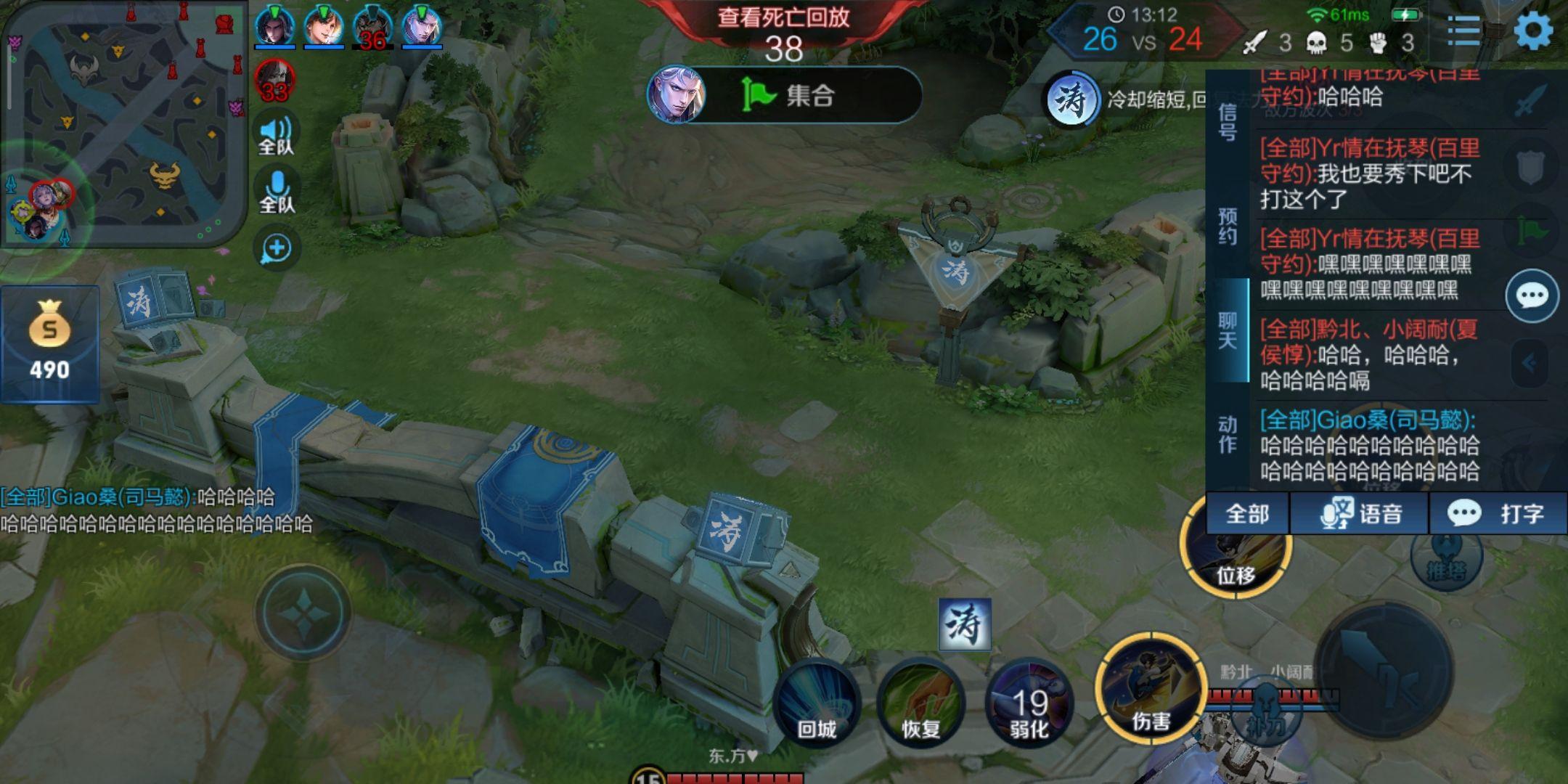Toggle the team microphone button
This screenshot has width=1568, height=784.
click(277, 192)
